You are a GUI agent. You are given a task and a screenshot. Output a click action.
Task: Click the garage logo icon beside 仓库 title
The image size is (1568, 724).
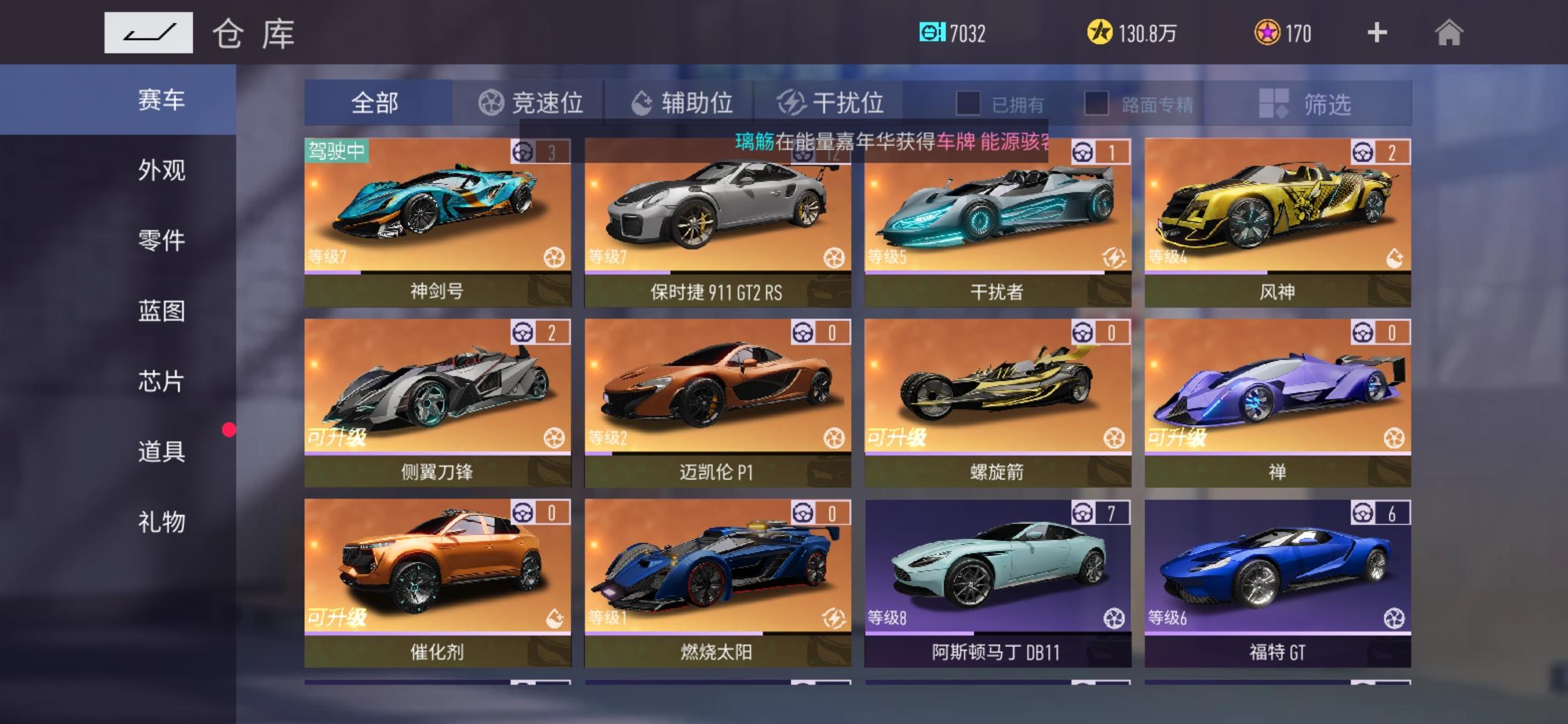[x=149, y=32]
